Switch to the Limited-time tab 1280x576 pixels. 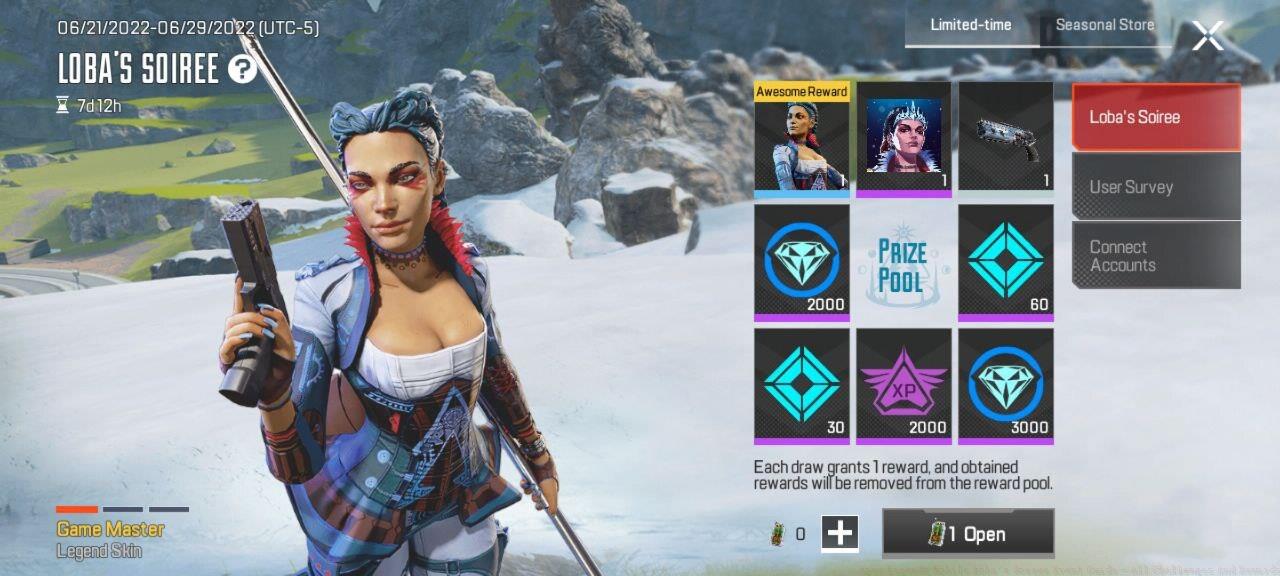click(970, 25)
